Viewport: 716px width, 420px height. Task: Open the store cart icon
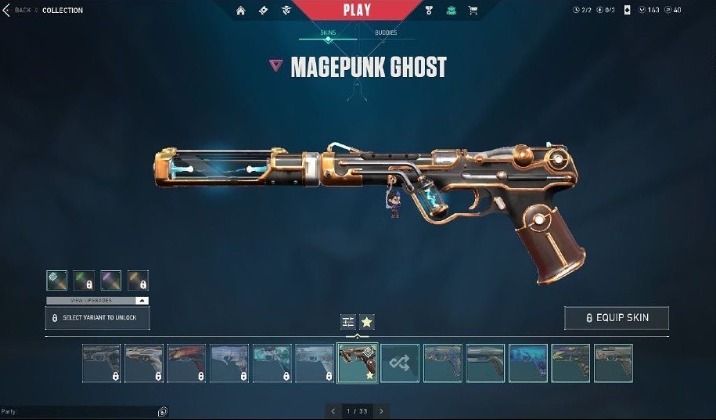coord(472,10)
